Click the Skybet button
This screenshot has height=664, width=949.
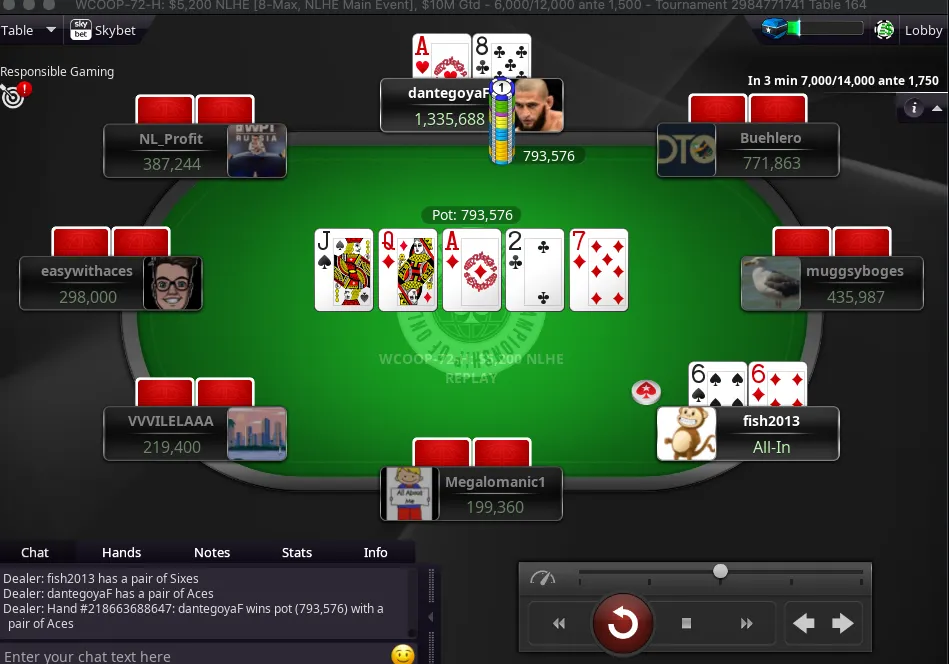pos(103,30)
